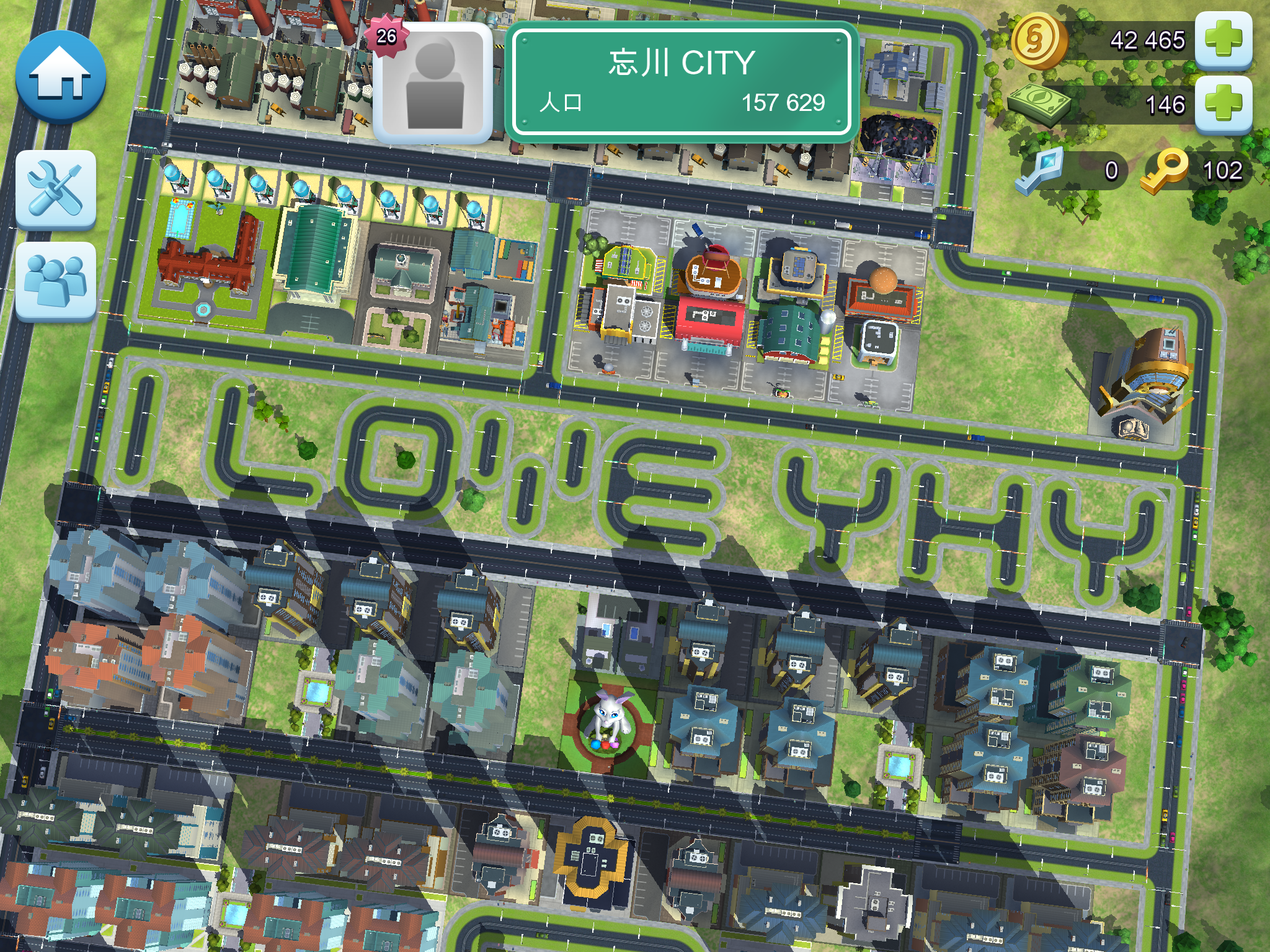Open the friends people icon
Image resolution: width=1270 pixels, height=952 pixels.
tap(56, 281)
